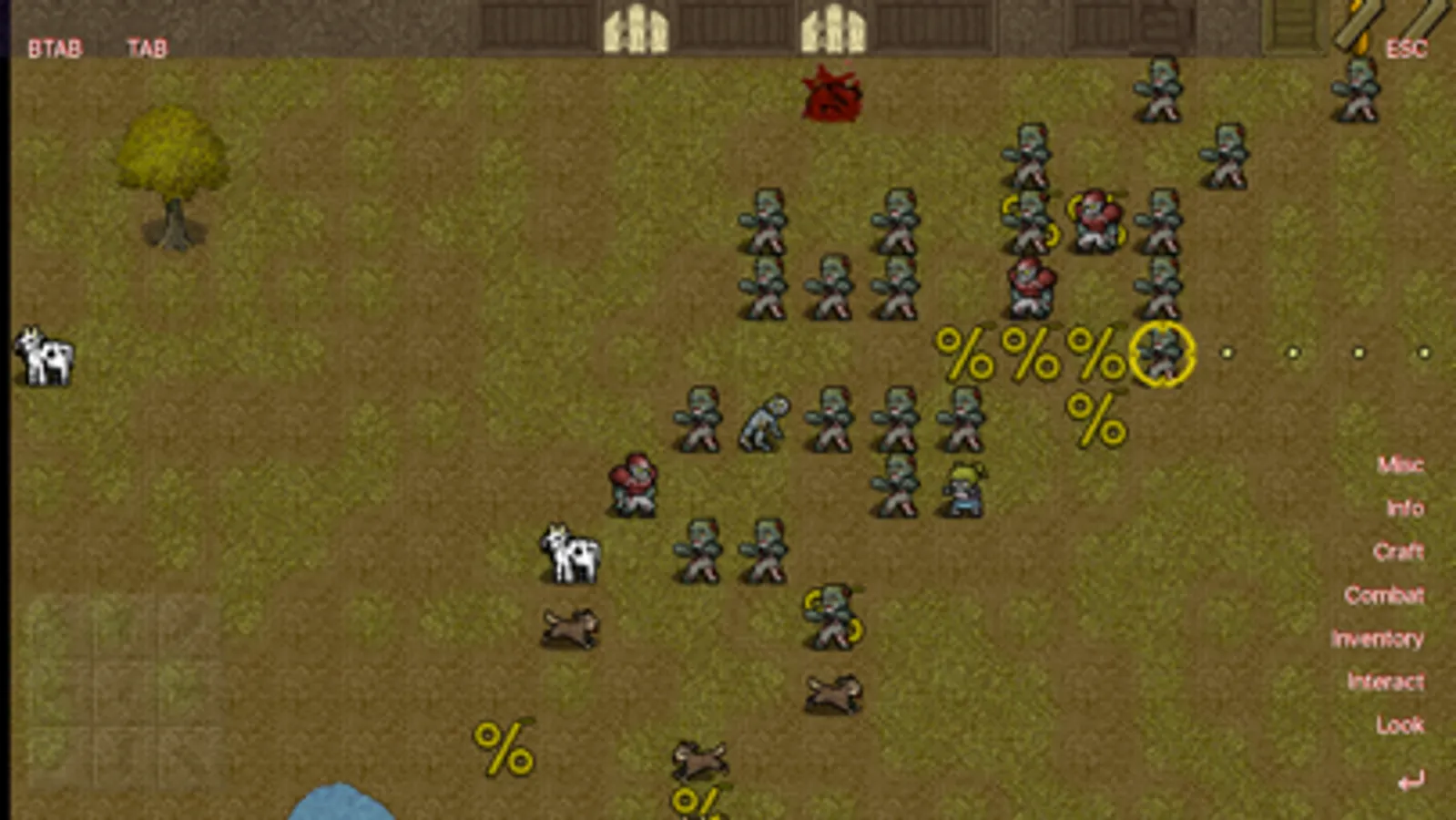The width and height of the screenshot is (1456, 820).
Task: Open the Inventory menu
Action: 1376,639
